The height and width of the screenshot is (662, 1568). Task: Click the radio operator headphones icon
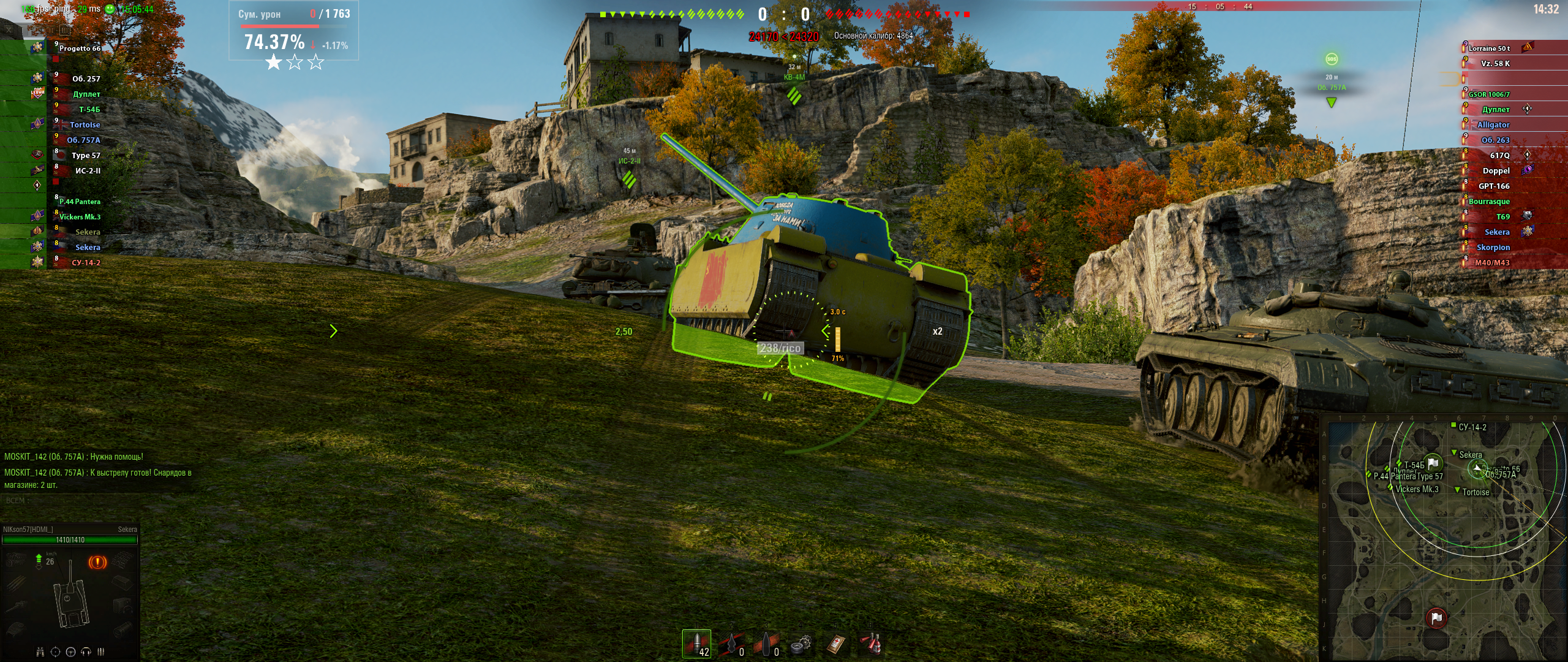[86, 652]
